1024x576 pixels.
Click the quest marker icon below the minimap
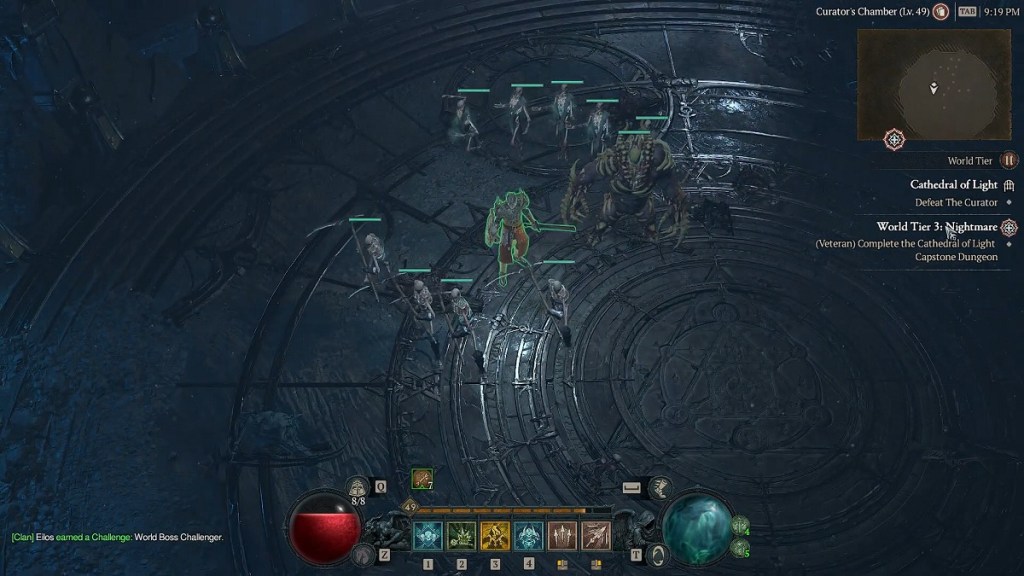tap(894, 140)
